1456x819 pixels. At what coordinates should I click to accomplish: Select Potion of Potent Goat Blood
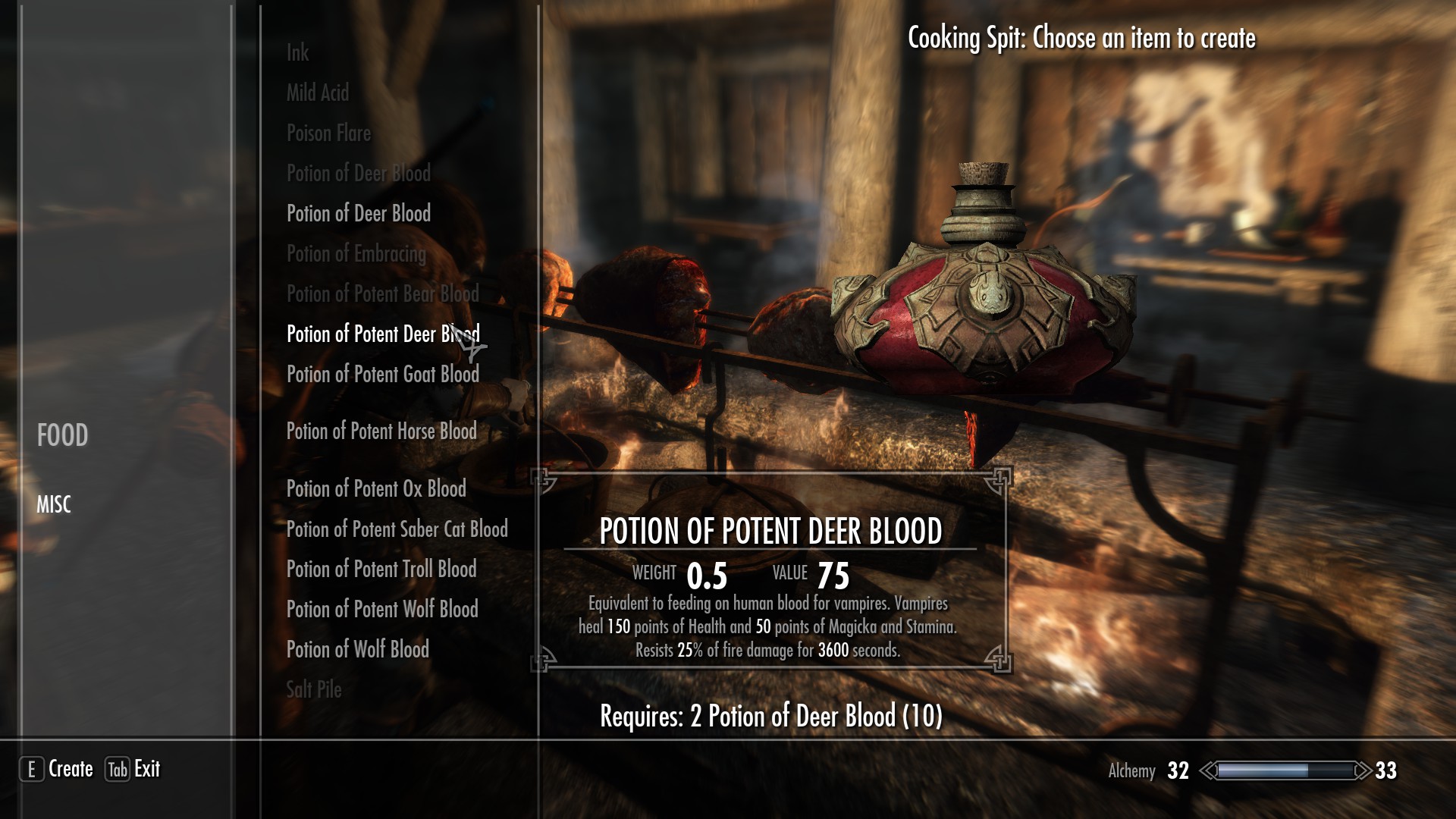pos(382,375)
